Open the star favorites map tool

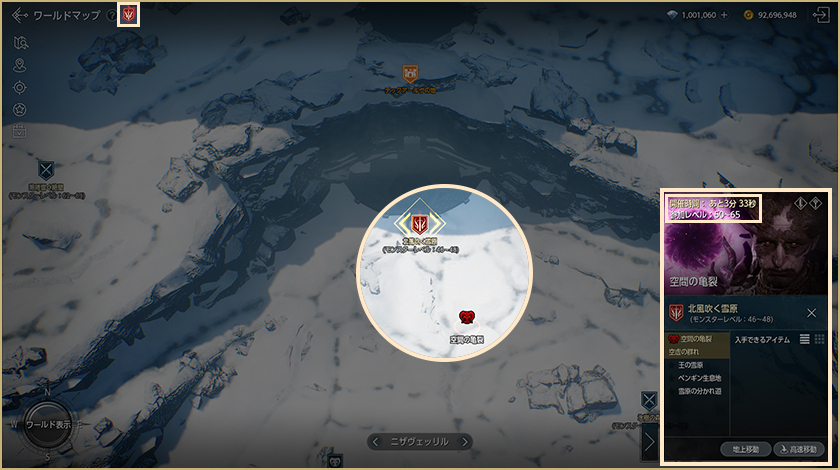(x=20, y=109)
